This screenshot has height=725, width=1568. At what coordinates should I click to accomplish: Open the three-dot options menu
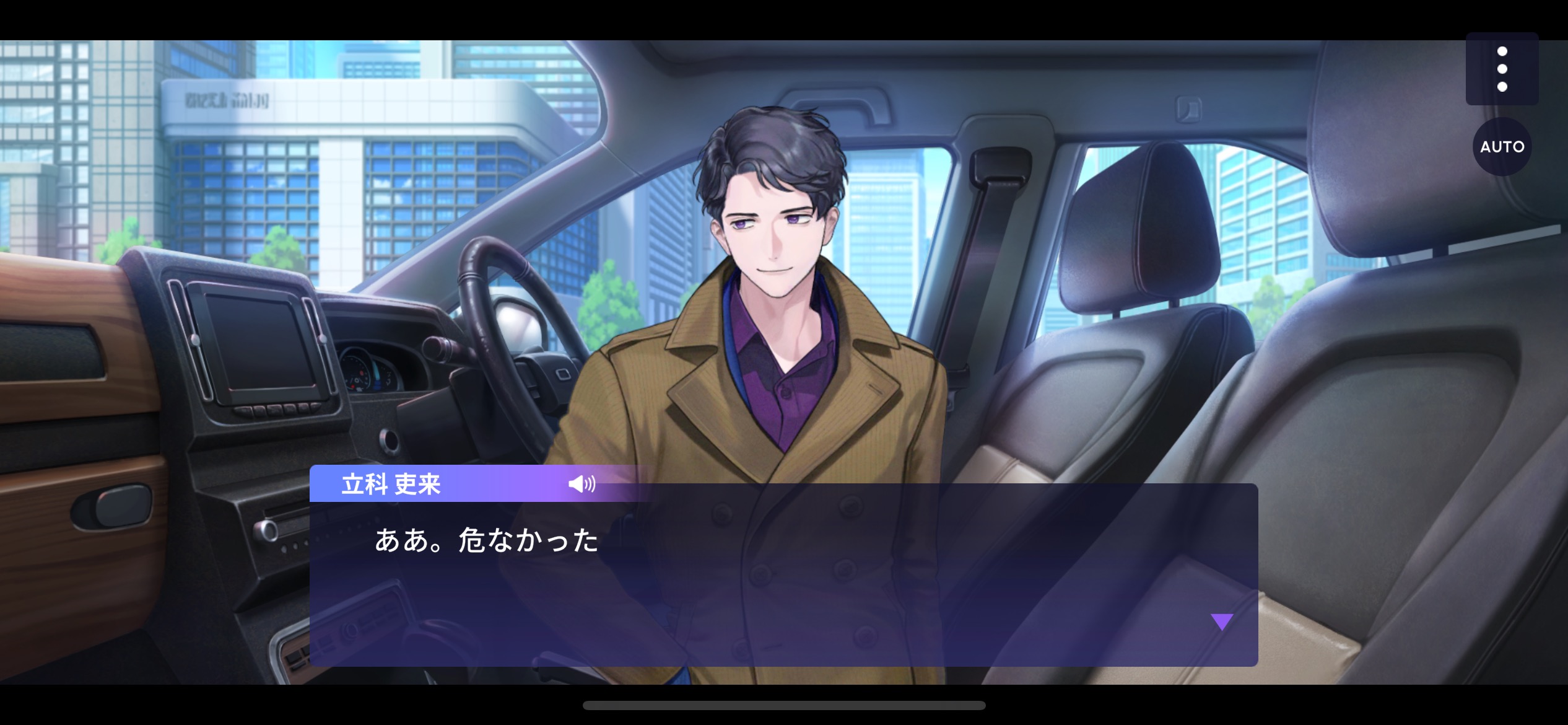(1502, 69)
